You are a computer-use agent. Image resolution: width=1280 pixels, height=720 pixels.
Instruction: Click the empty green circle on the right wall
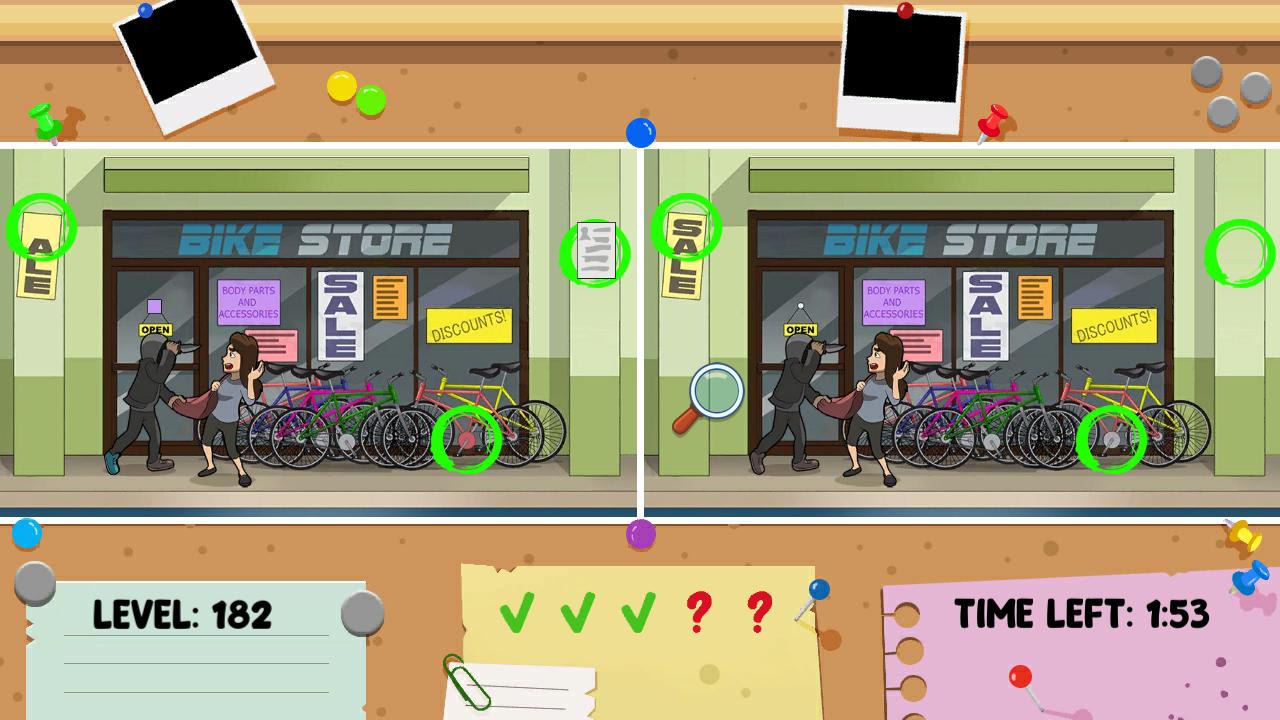pyautogui.click(x=1239, y=254)
